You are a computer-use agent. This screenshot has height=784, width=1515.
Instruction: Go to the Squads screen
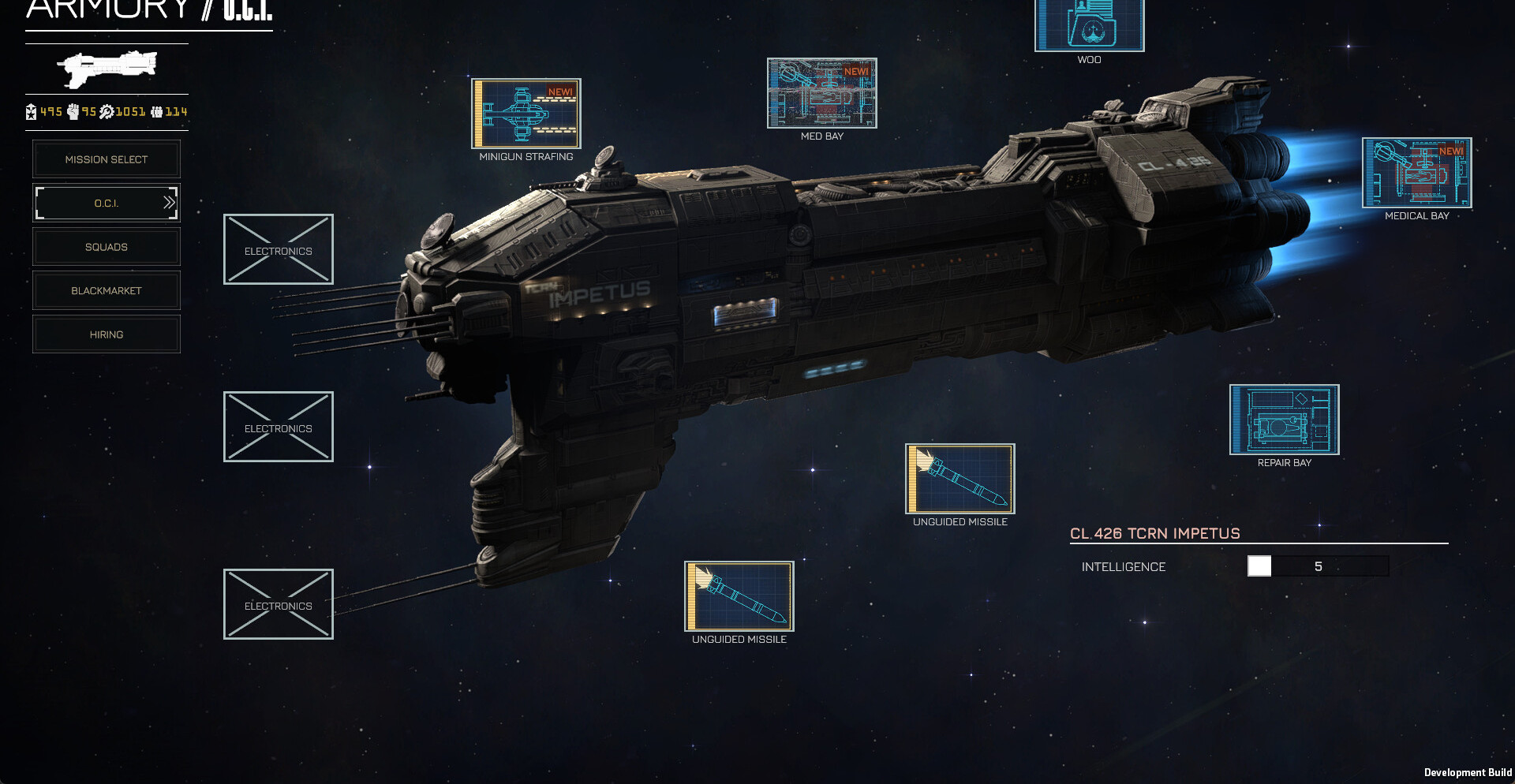(x=107, y=247)
